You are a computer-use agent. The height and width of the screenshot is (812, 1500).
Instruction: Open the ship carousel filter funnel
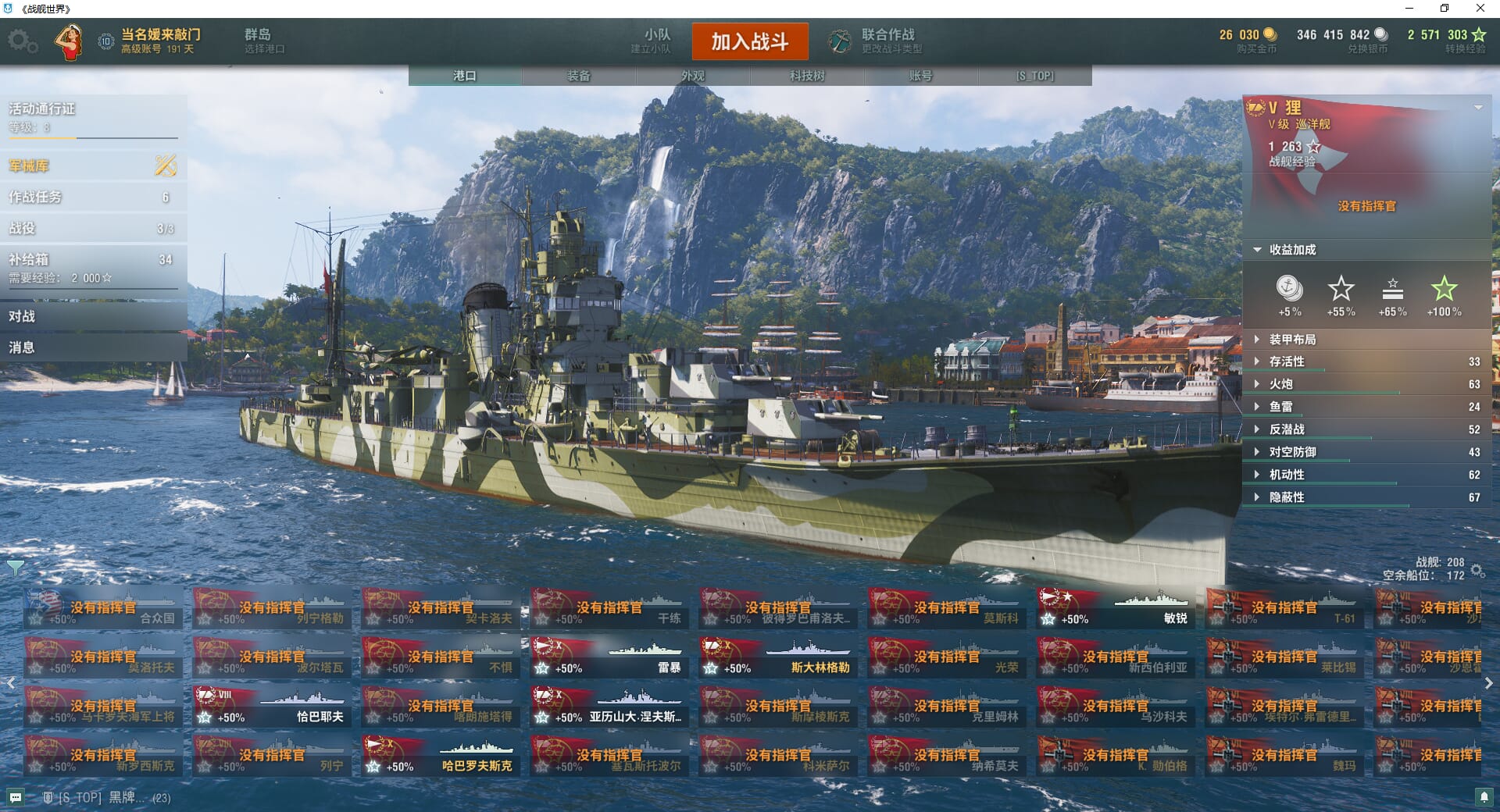16,568
